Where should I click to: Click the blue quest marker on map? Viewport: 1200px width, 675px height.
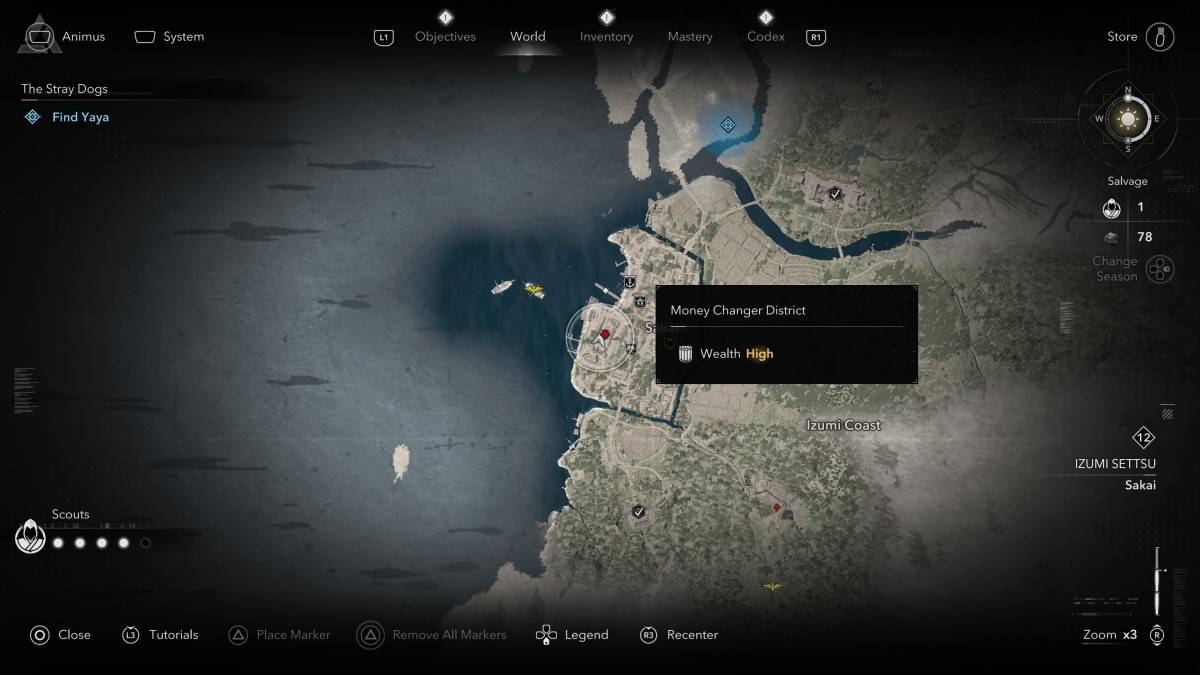tap(728, 125)
